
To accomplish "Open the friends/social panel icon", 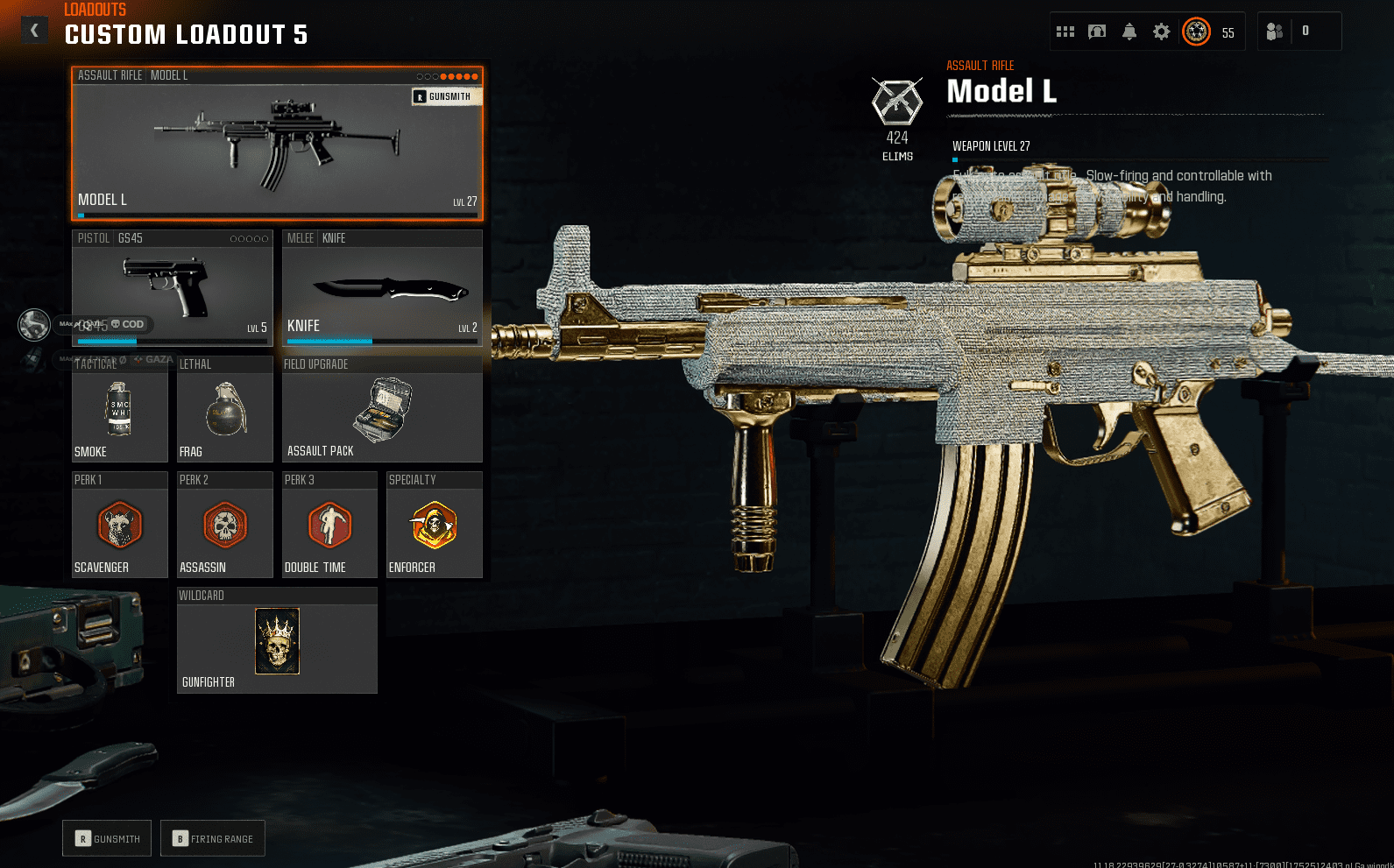I will (1275, 31).
